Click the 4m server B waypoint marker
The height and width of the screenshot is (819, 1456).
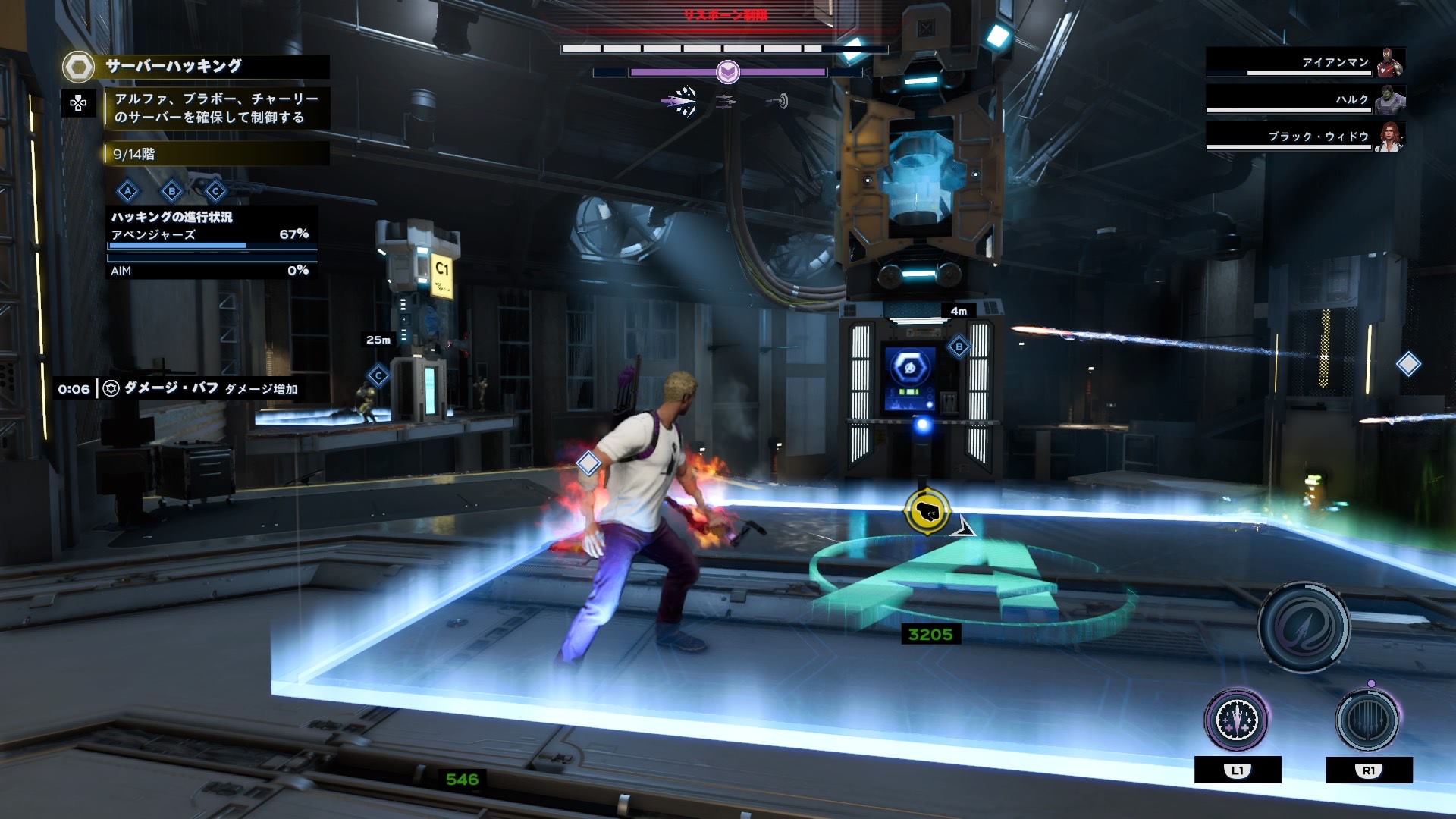pyautogui.click(x=959, y=347)
